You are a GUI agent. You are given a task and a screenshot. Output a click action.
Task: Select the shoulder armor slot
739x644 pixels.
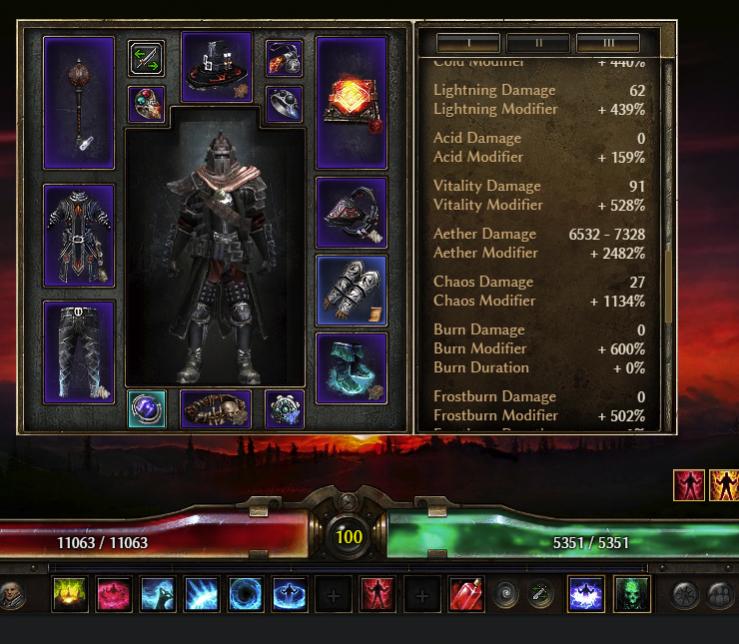(x=351, y=212)
